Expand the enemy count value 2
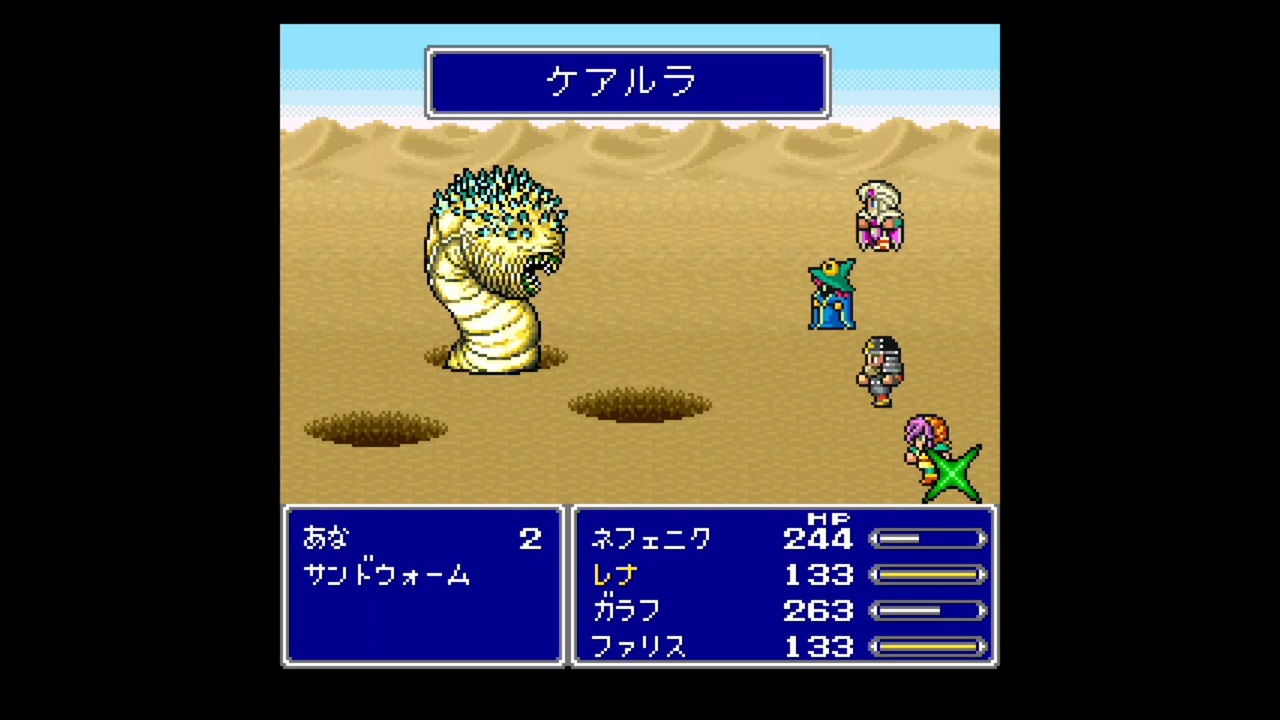Image resolution: width=1280 pixels, height=720 pixels. (530, 539)
